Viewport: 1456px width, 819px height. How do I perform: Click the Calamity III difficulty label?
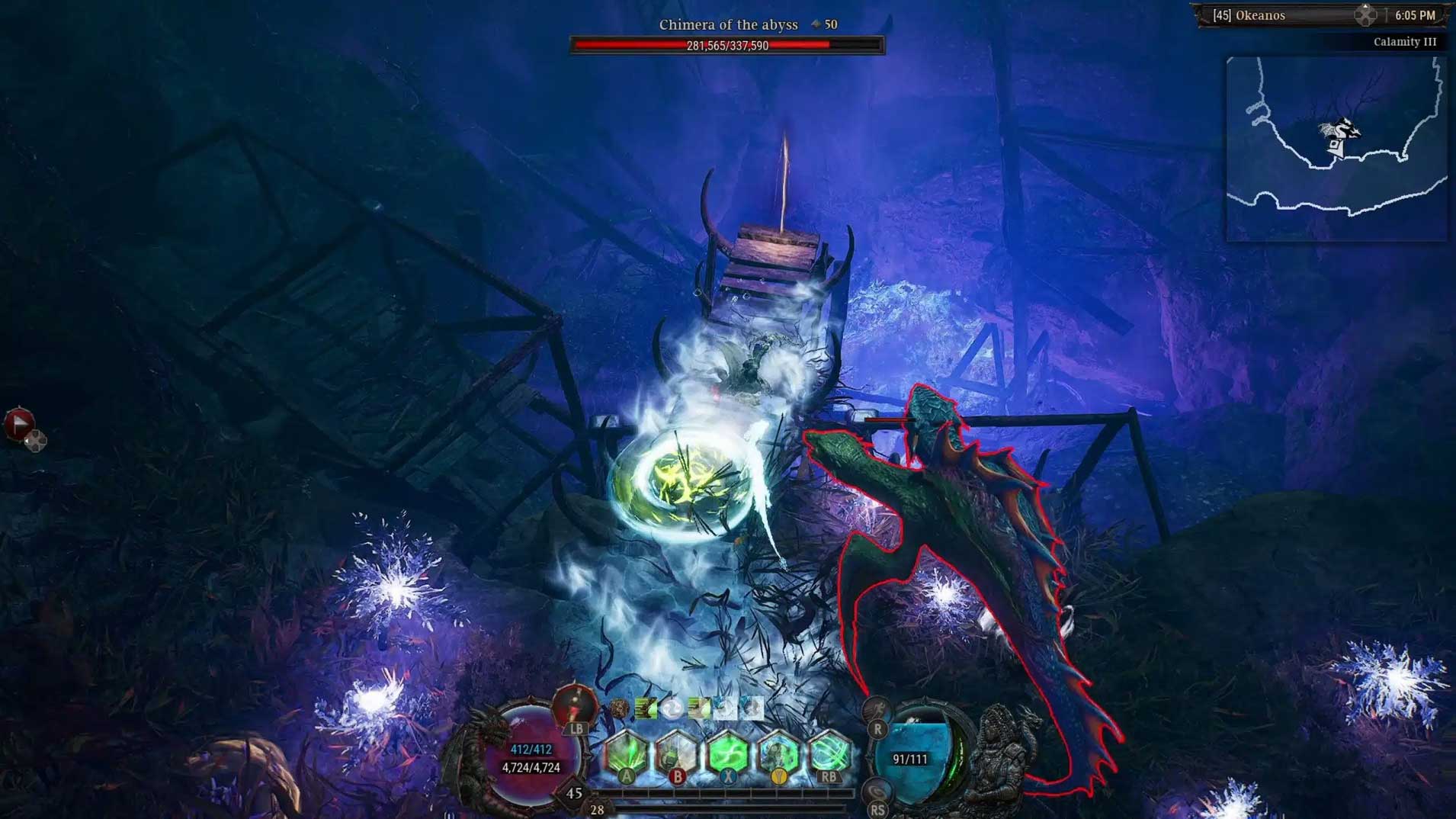[1406, 42]
